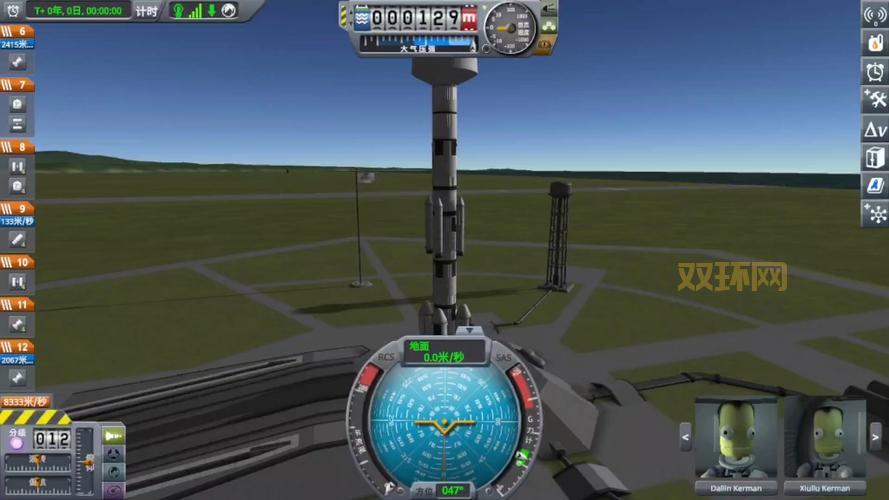Open the delta-v (Δv) app

(875, 129)
